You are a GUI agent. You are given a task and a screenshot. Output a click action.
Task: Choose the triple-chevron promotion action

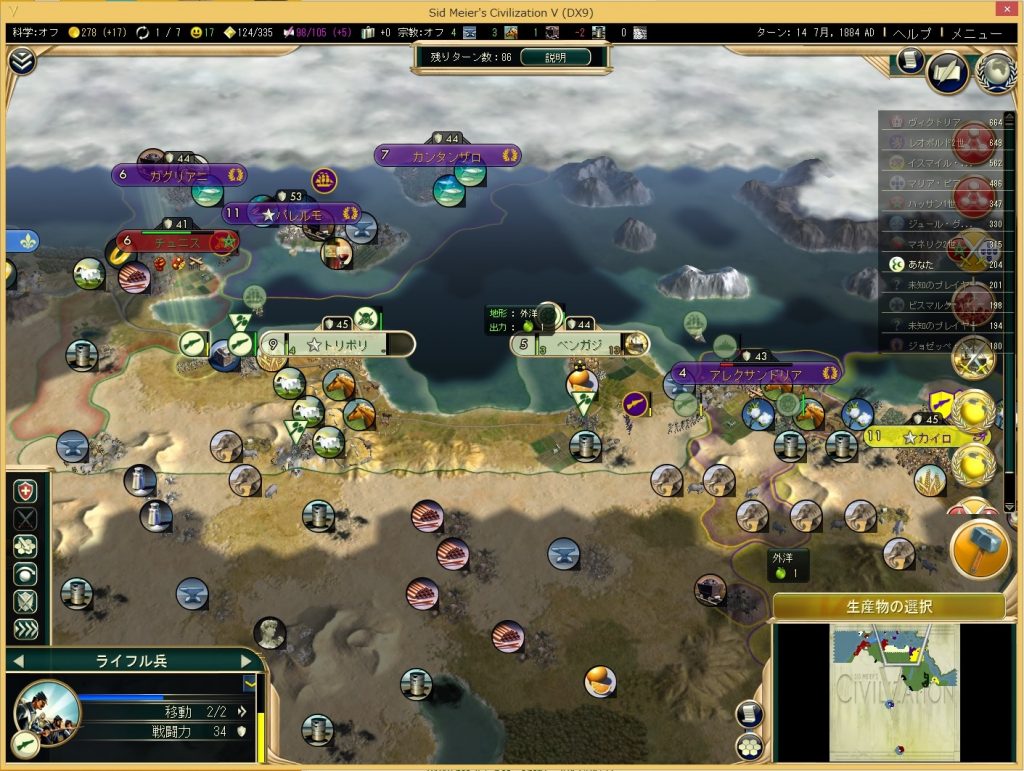[26, 630]
